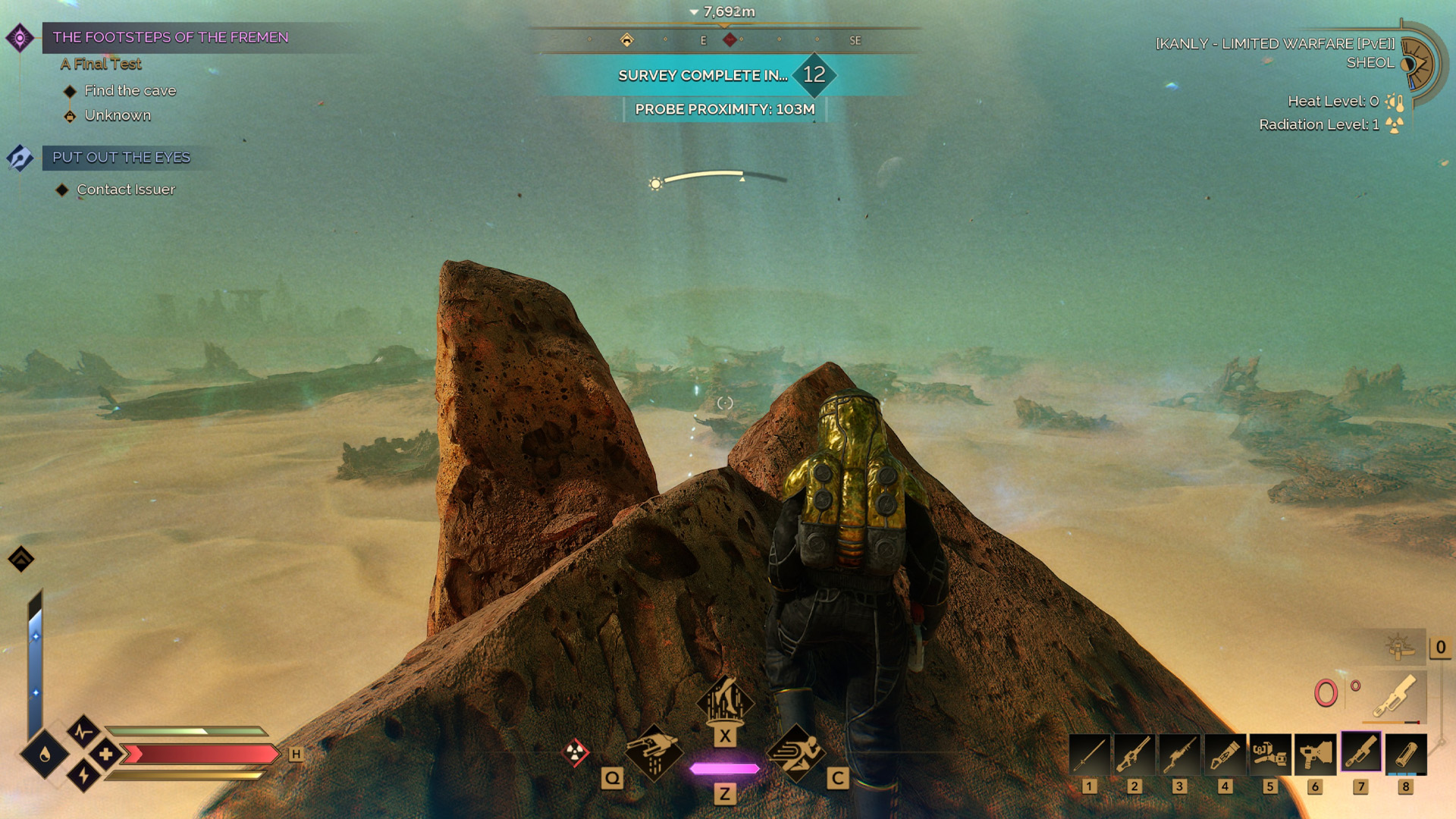
Task: Click the Contact Issuer objective
Action: point(124,190)
